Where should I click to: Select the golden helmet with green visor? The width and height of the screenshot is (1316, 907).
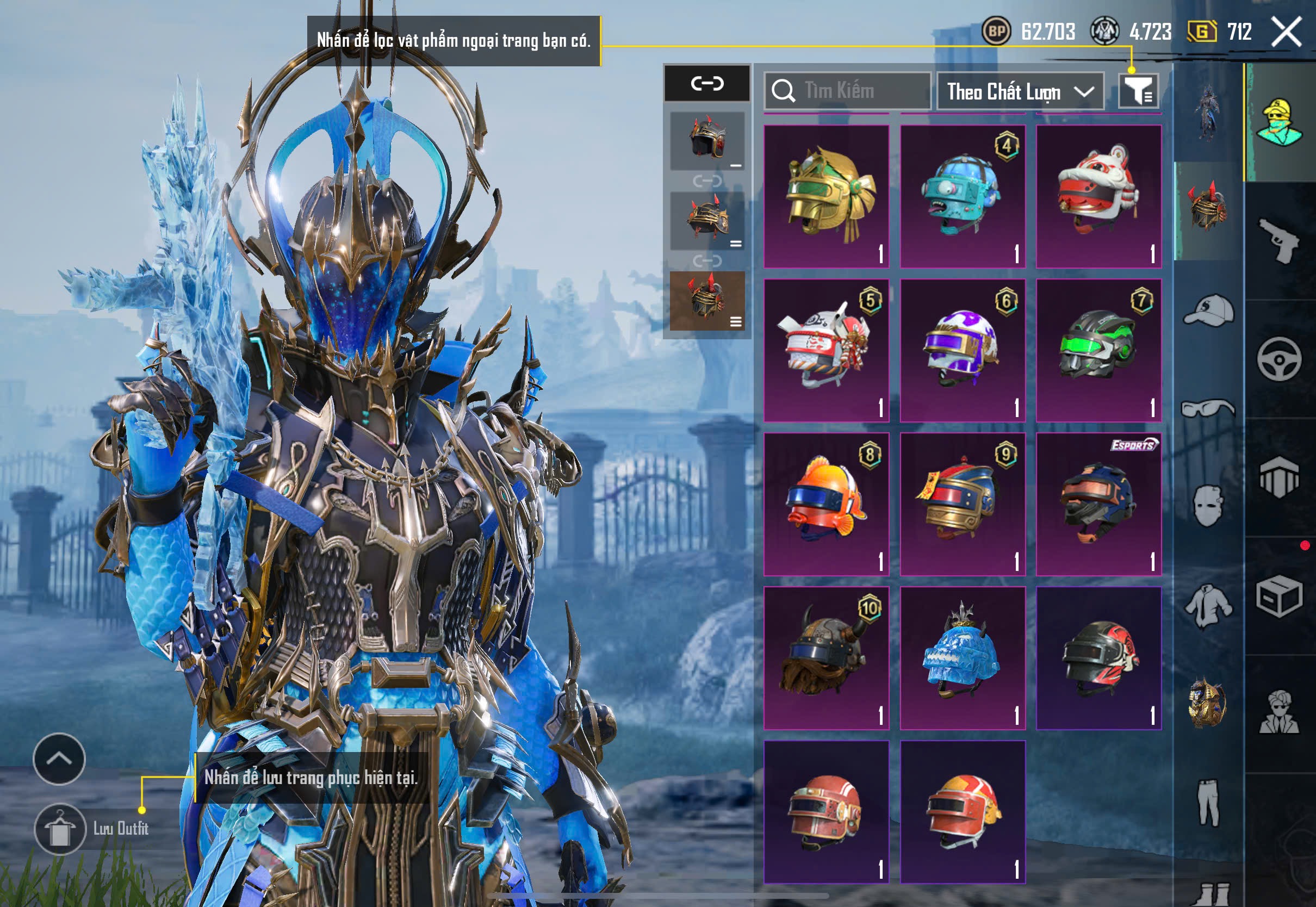point(826,196)
